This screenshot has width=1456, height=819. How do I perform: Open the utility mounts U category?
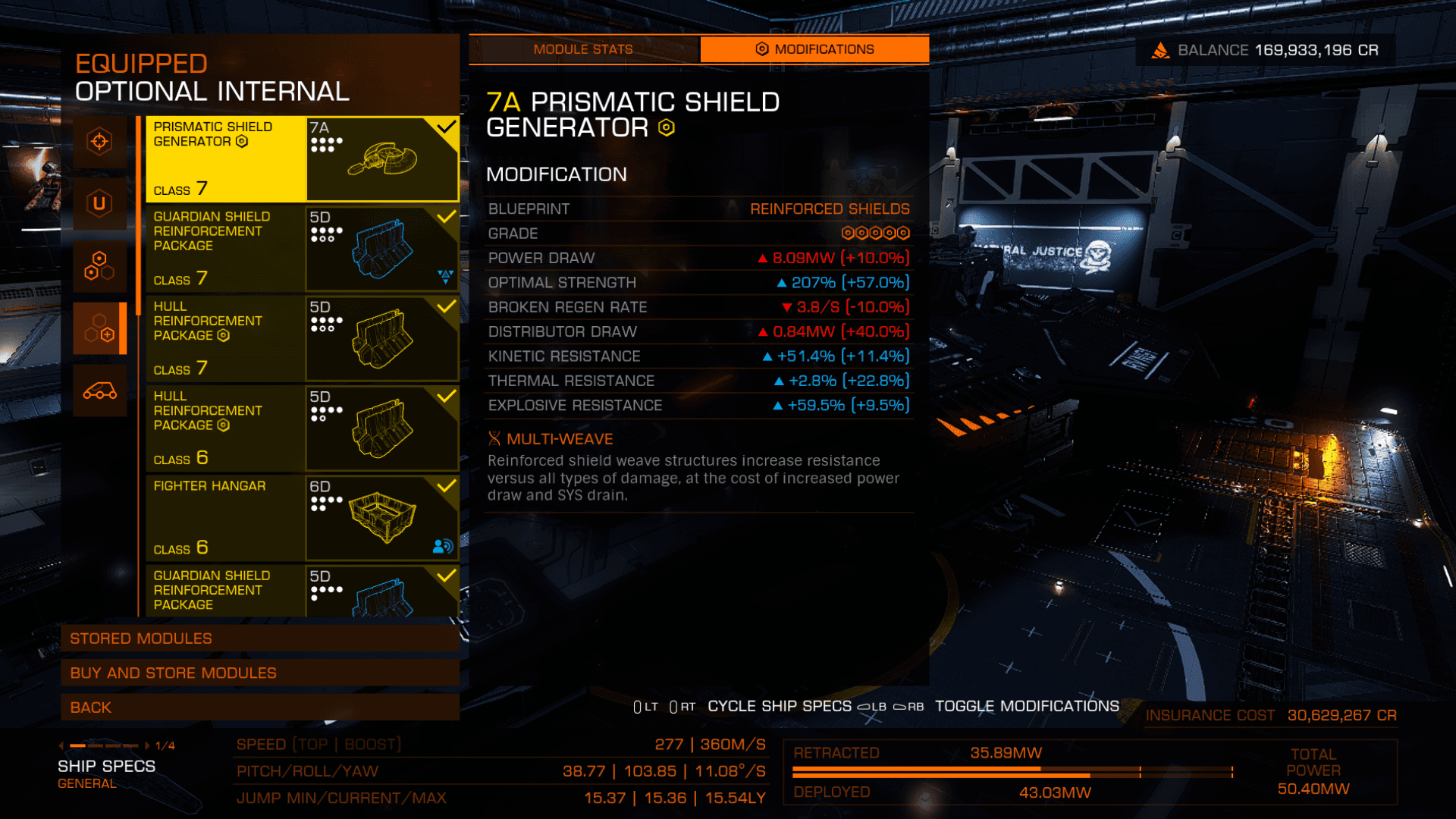99,203
